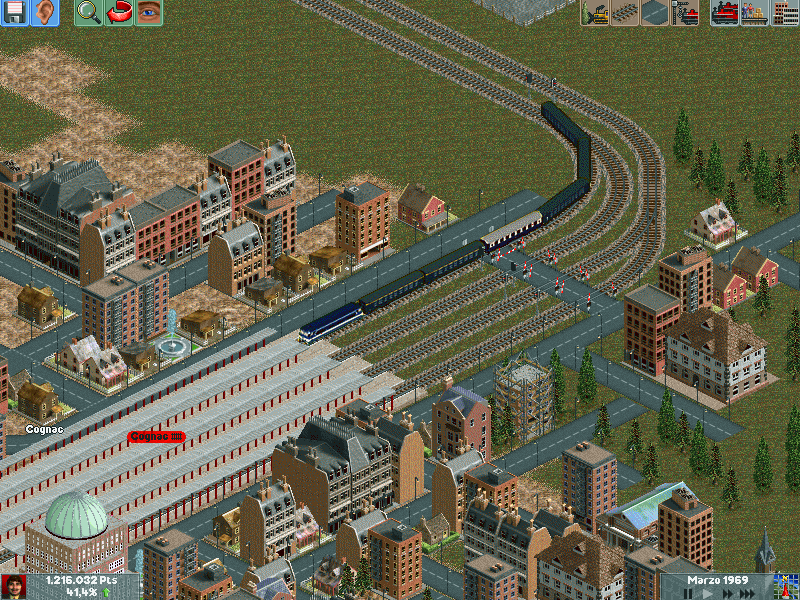Select the road construction tool
Screen dimensions: 800x600
(655, 13)
